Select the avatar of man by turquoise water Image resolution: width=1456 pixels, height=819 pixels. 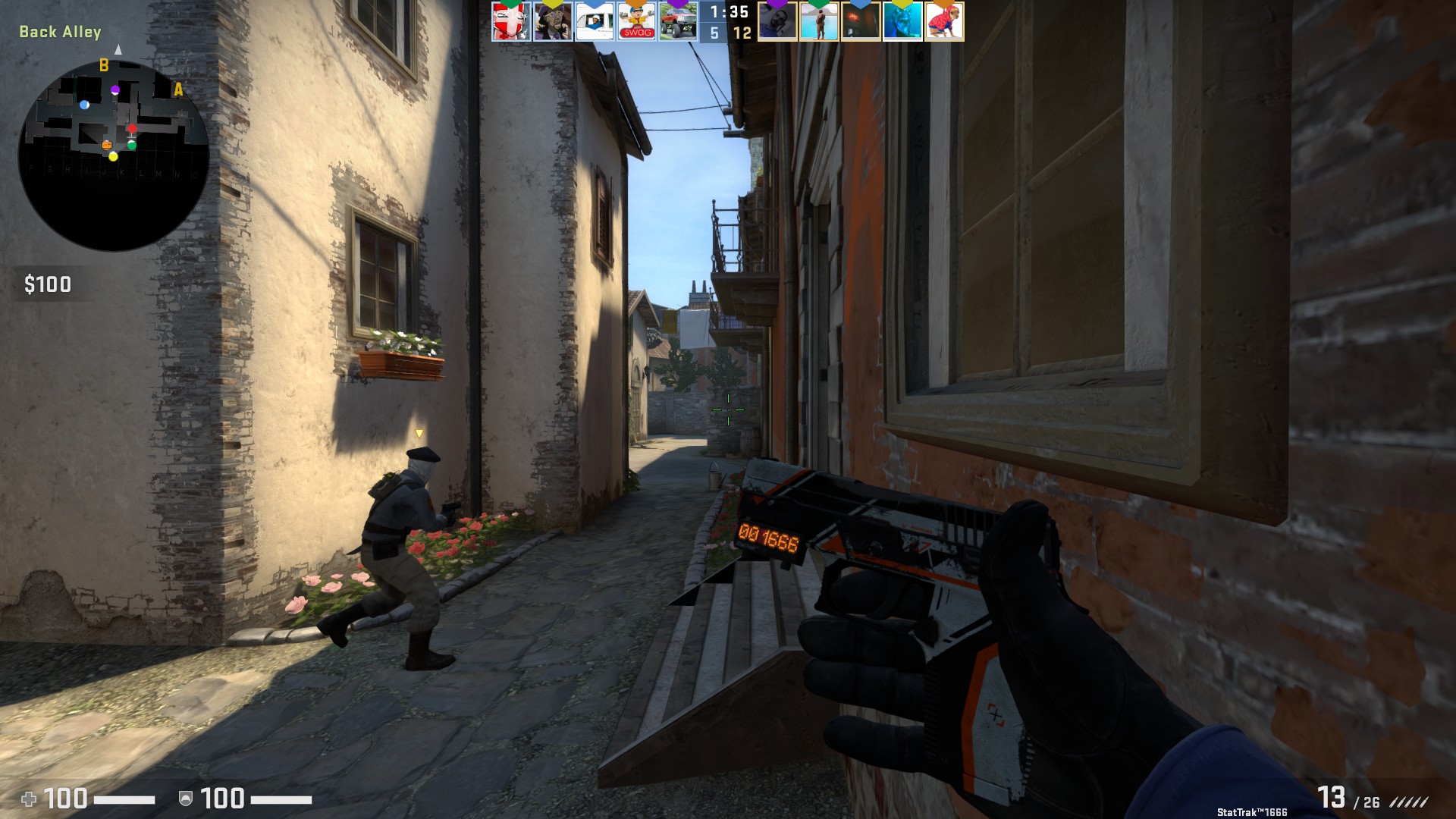(x=820, y=22)
